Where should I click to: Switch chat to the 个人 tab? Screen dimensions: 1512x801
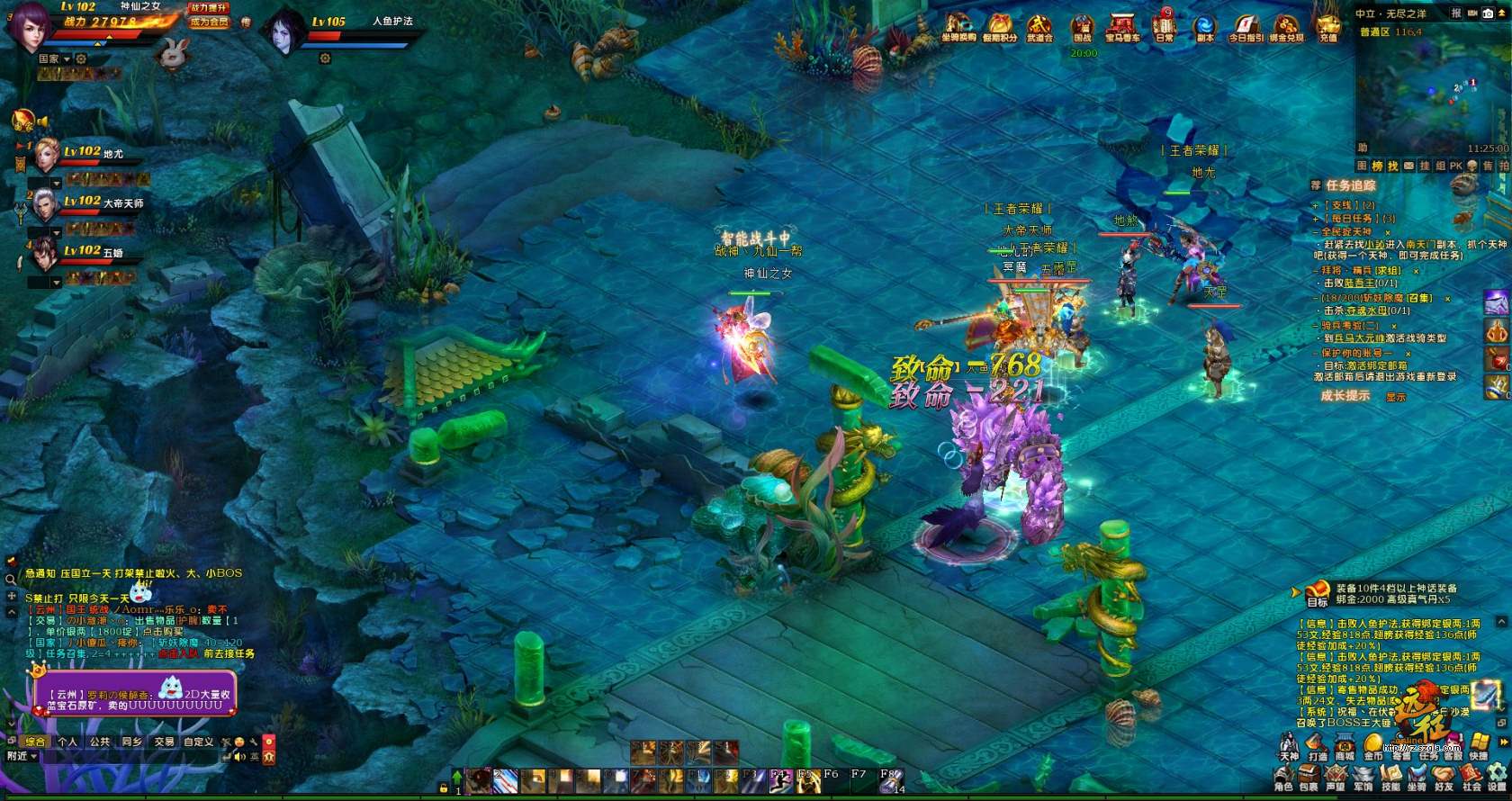tap(67, 742)
